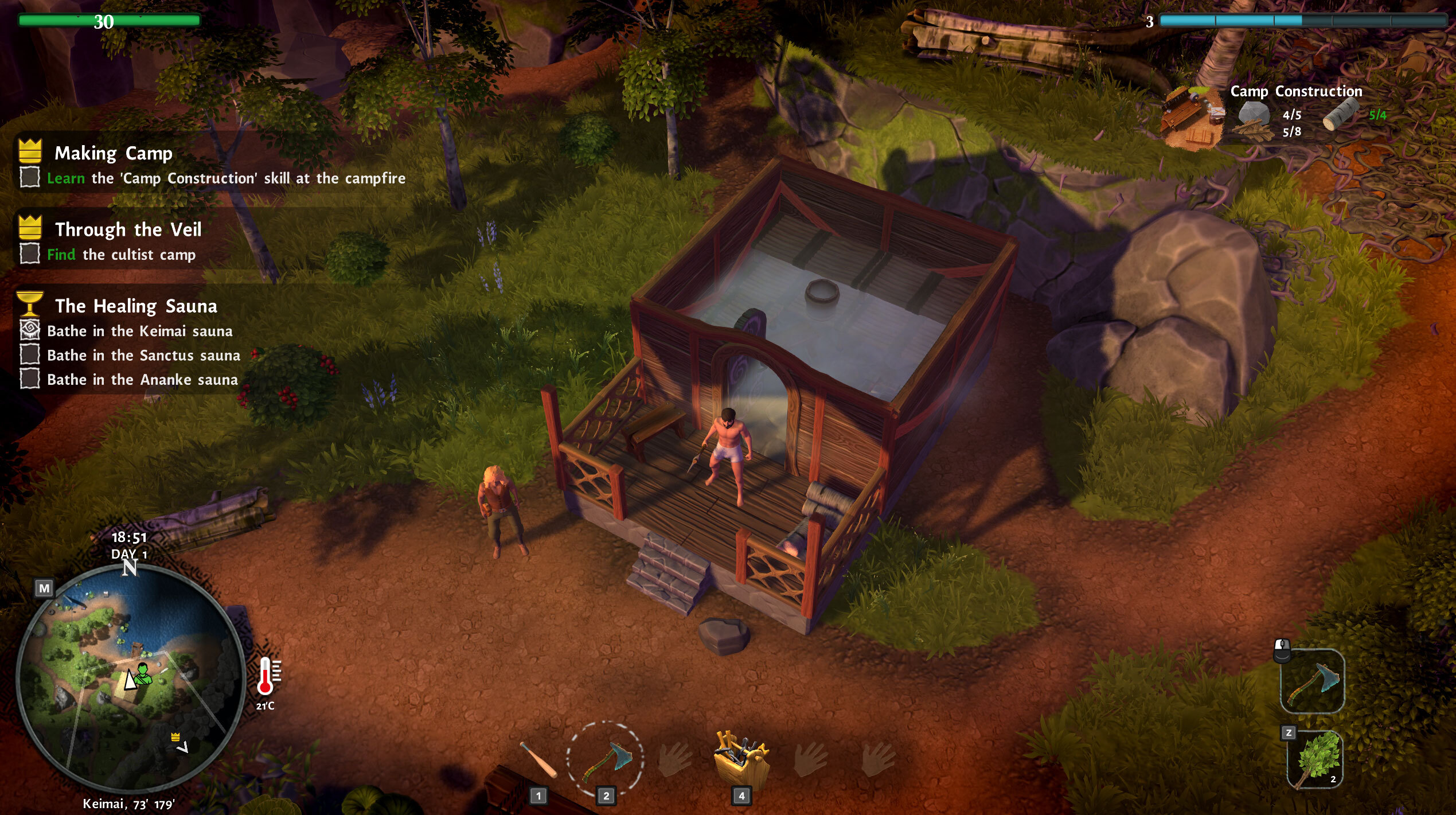This screenshot has height=815, width=1456.
Task: Click the thermometer temperature icon
Action: tap(266, 677)
